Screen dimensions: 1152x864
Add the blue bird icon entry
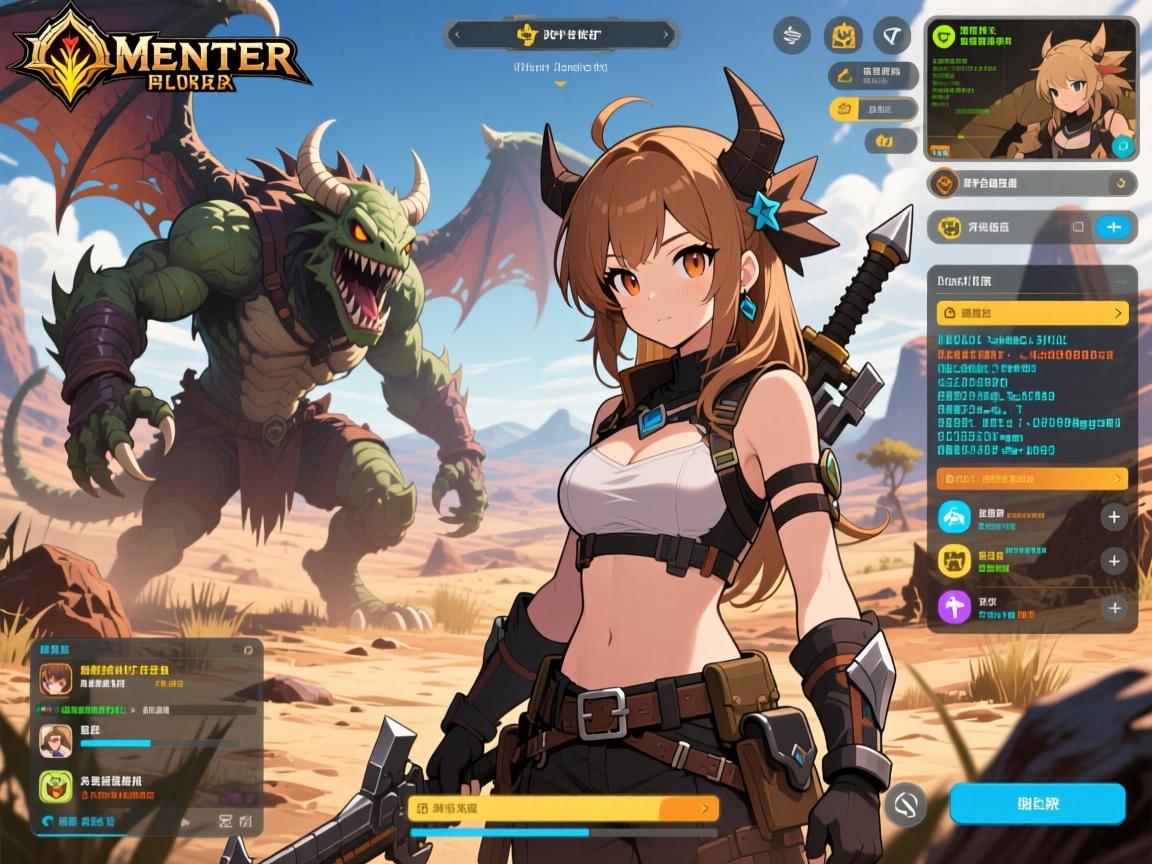[1114, 517]
